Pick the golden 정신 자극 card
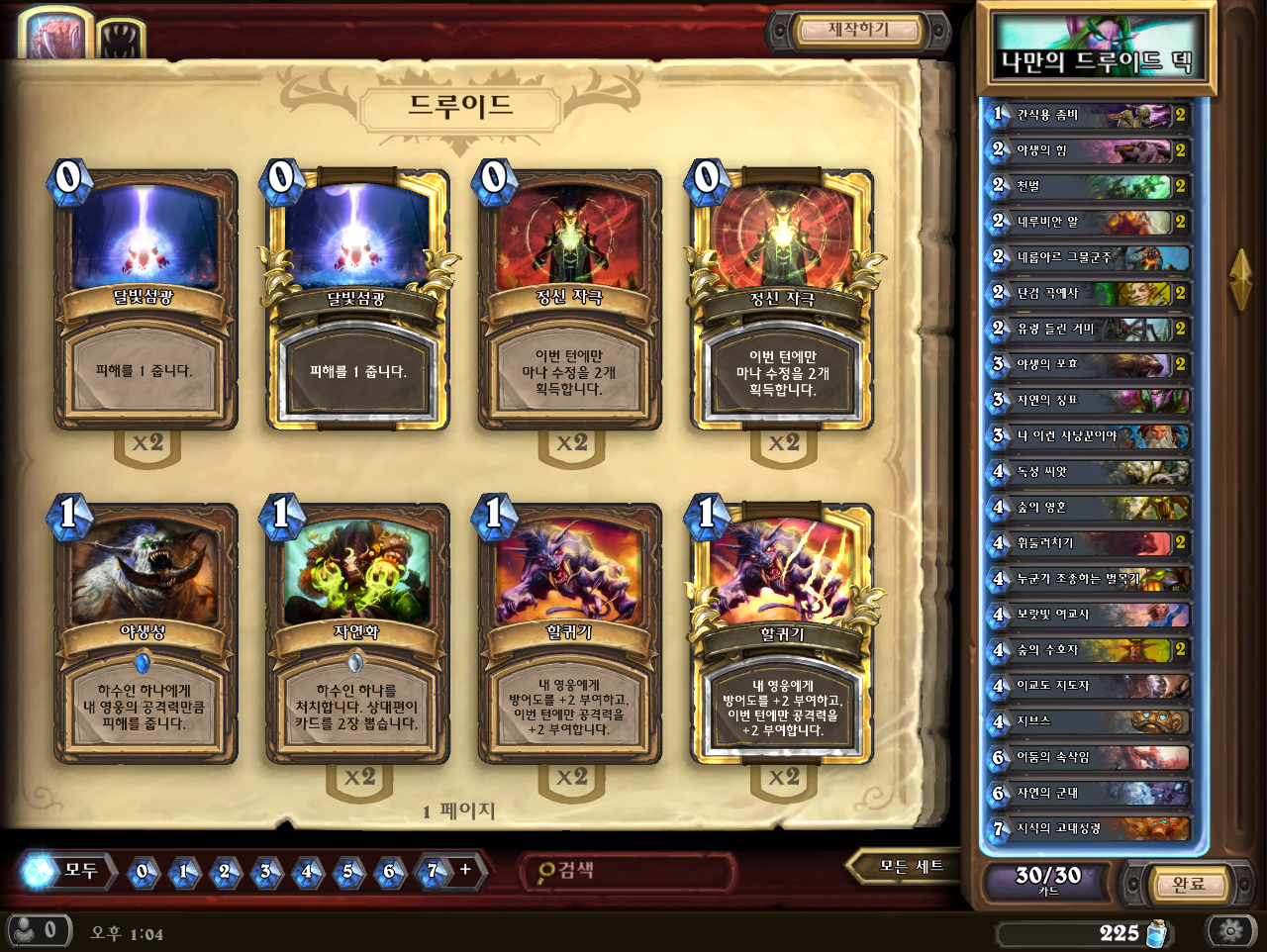The width and height of the screenshot is (1267, 952). tap(782, 301)
